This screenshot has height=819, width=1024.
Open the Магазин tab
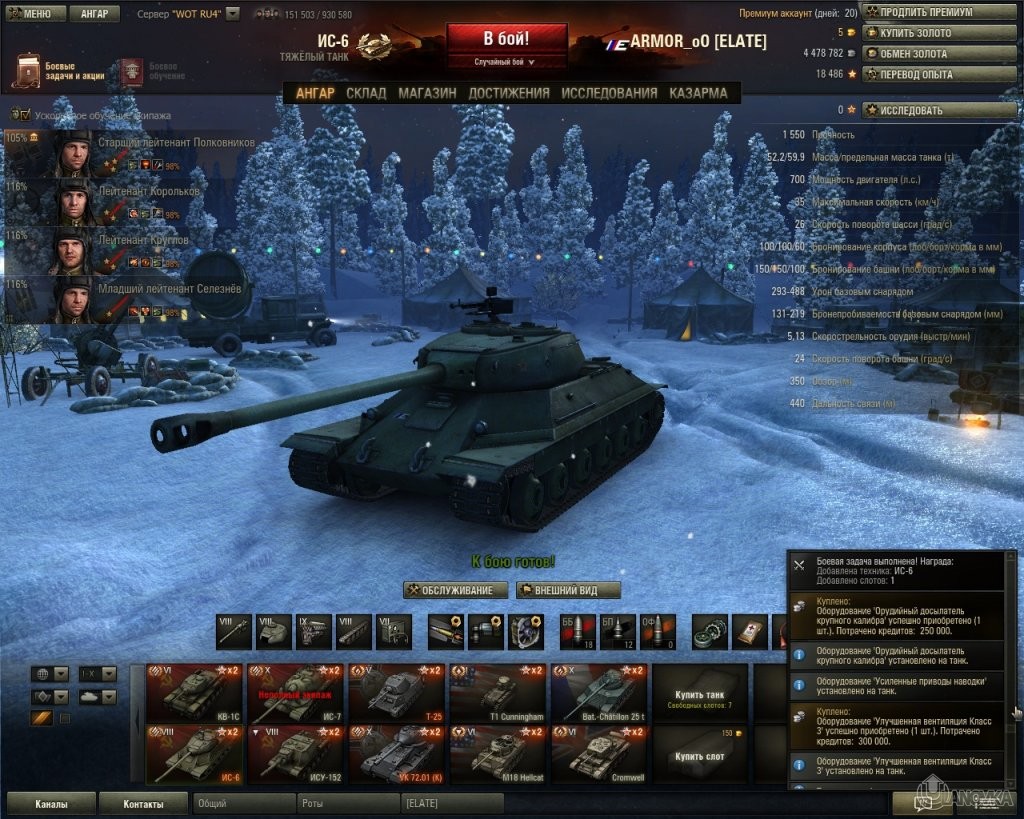pyautogui.click(x=427, y=93)
